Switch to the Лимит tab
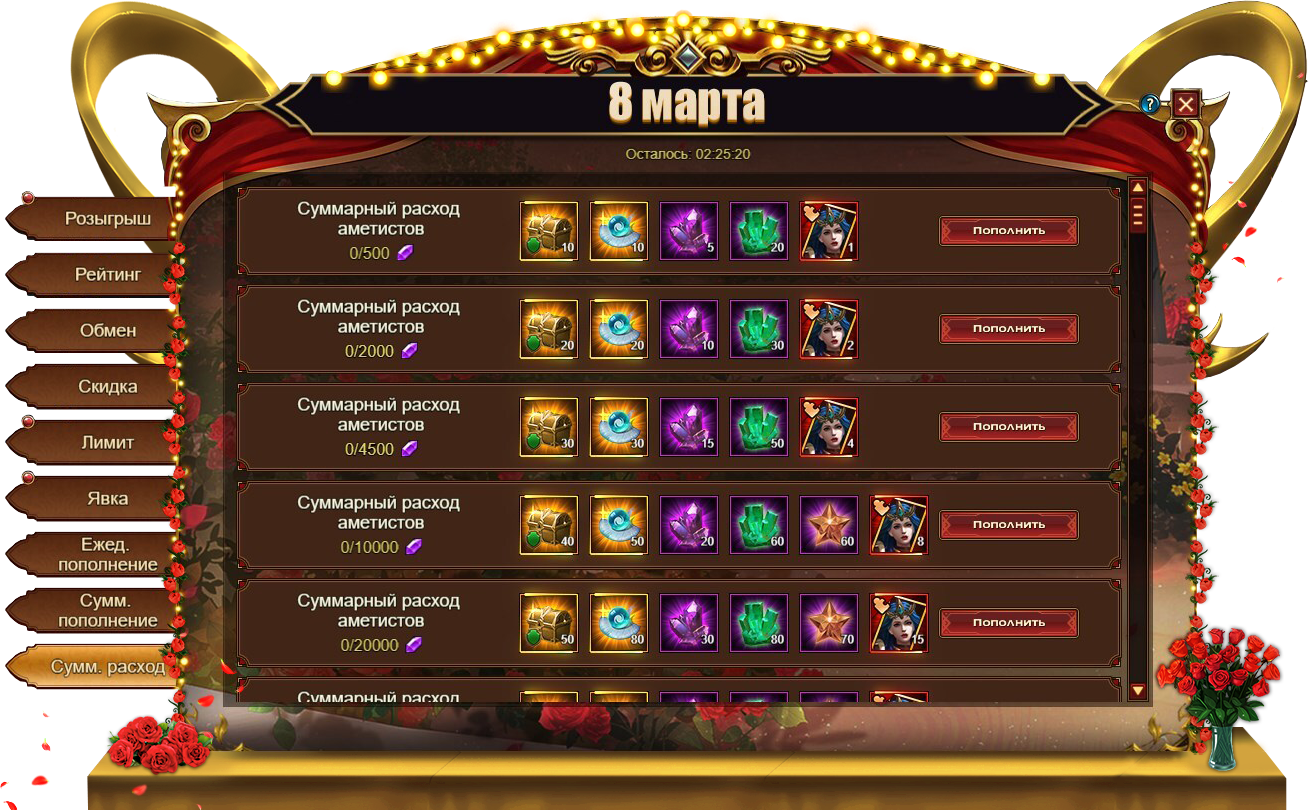Viewport: 1314px width, 810px height. pyautogui.click(x=107, y=442)
